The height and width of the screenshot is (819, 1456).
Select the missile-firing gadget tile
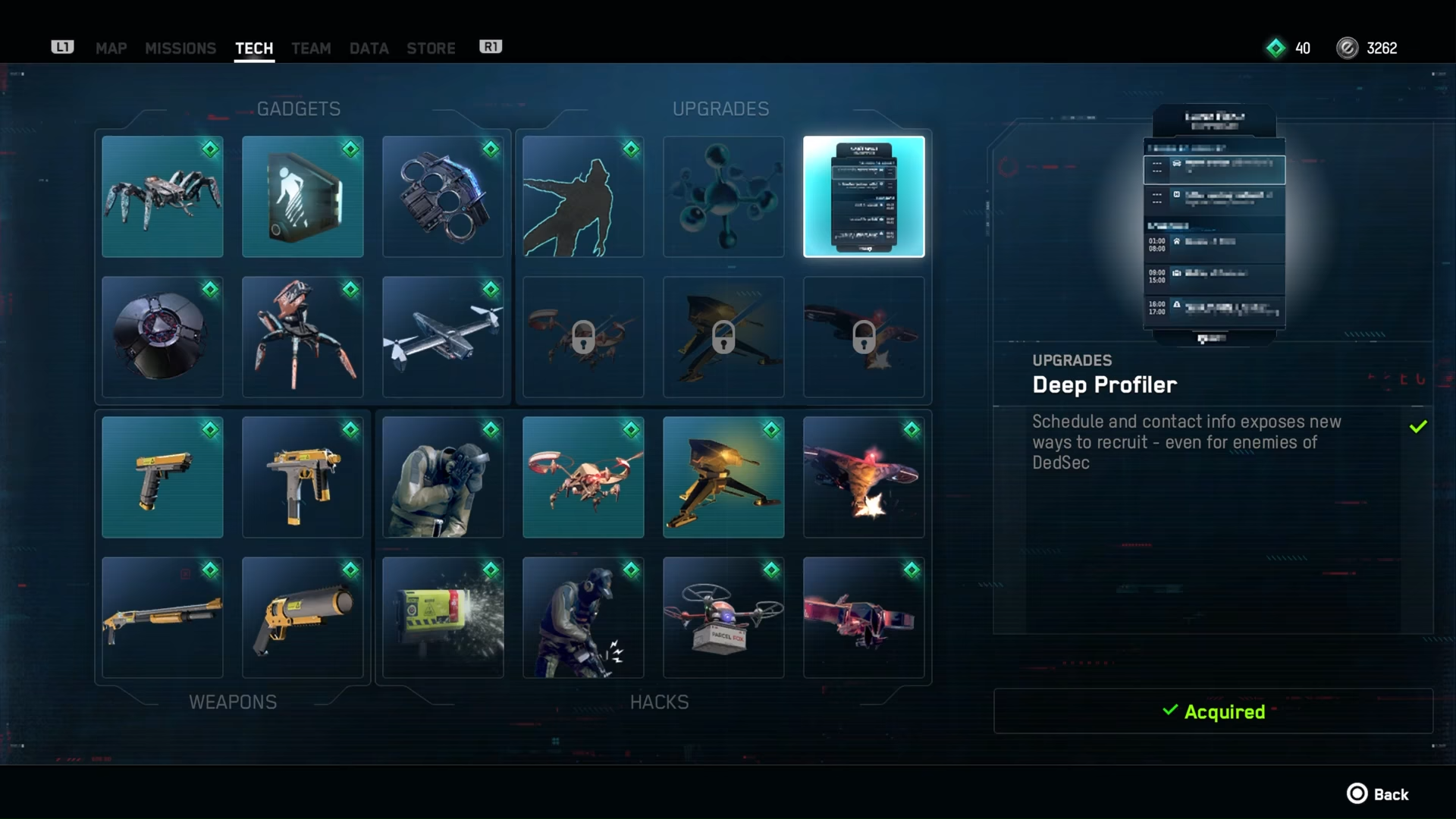[x=443, y=337]
